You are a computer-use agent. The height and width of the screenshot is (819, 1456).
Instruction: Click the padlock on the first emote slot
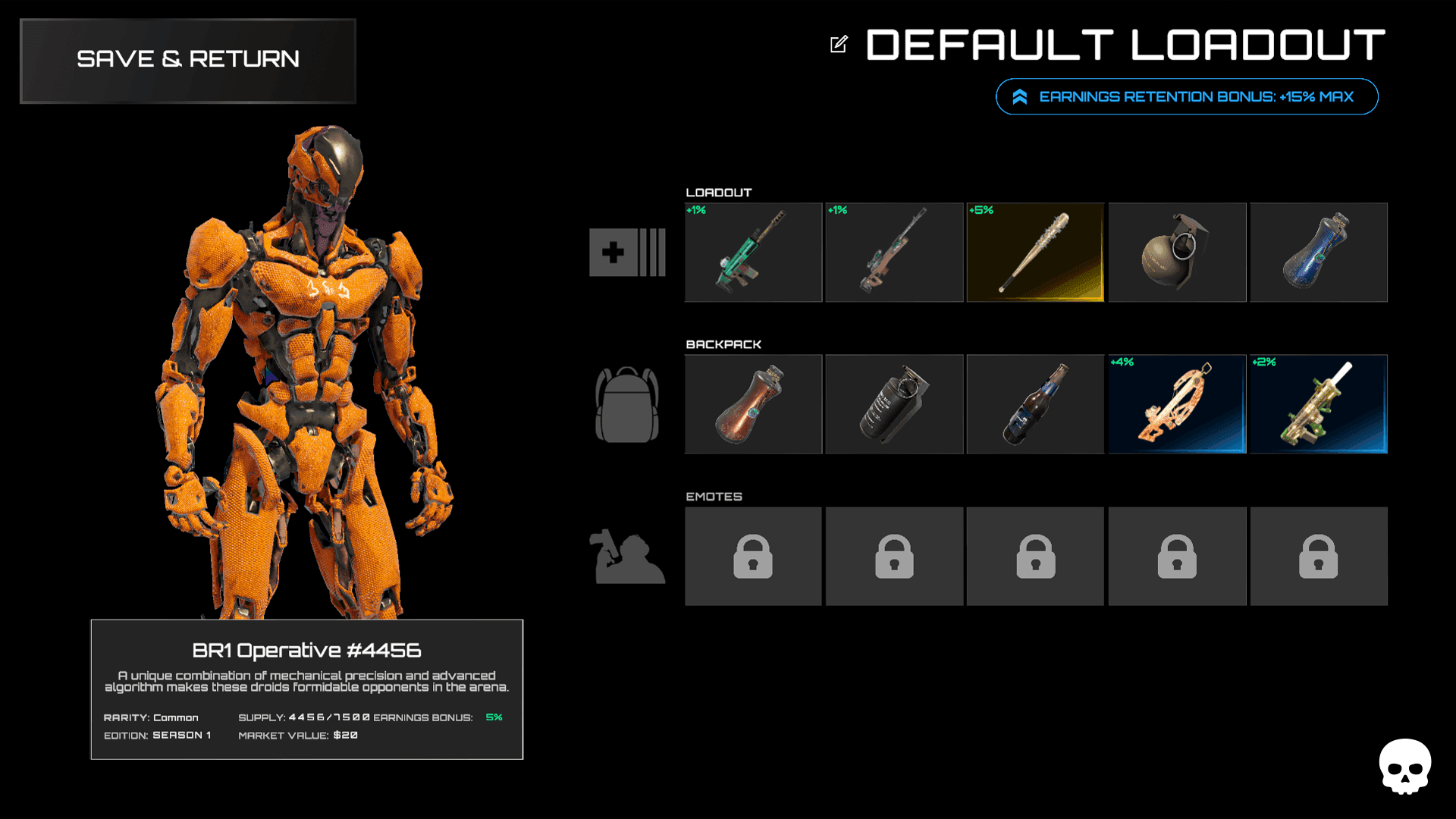click(x=752, y=556)
